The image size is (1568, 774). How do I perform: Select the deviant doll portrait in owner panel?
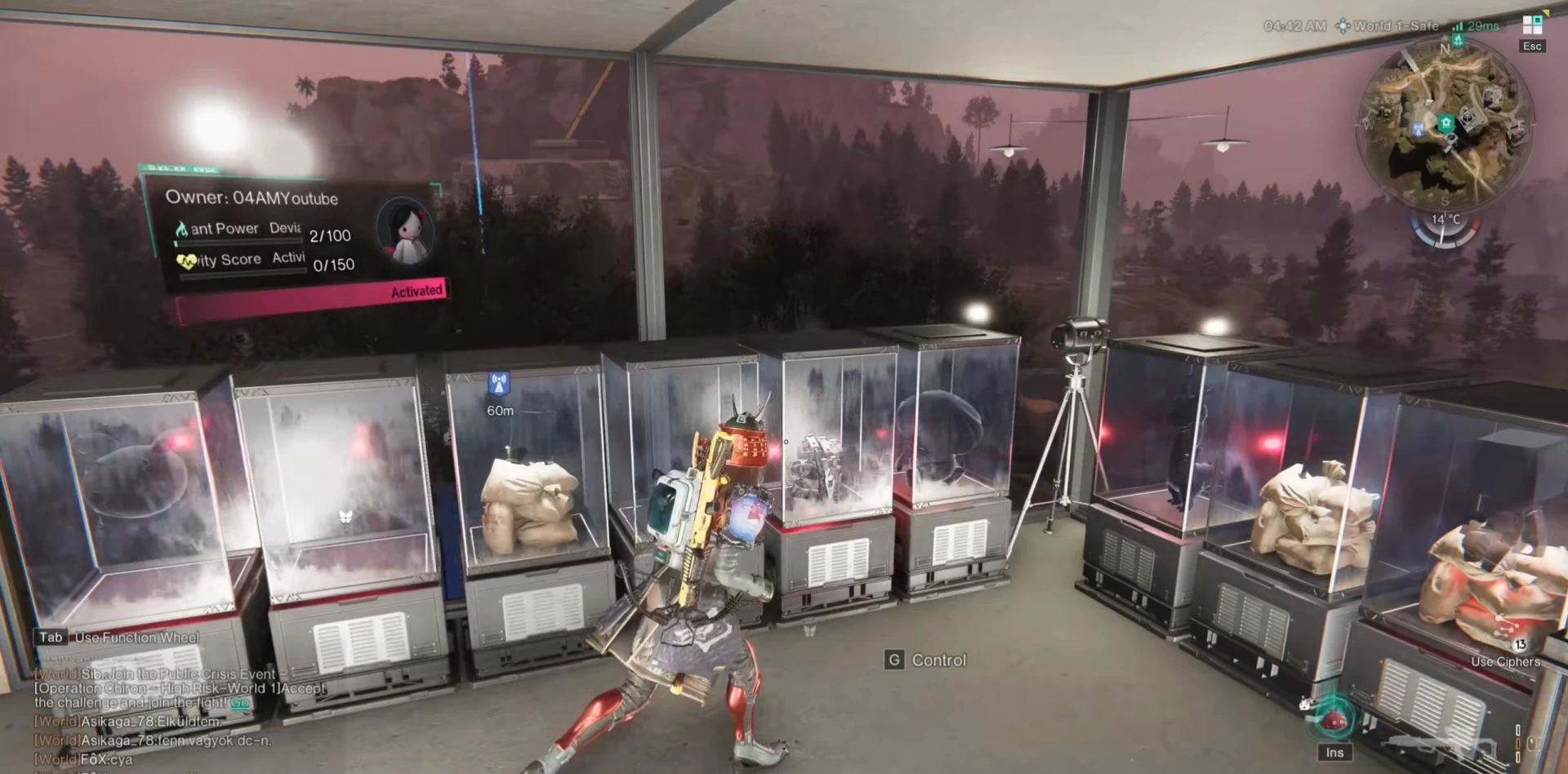click(405, 231)
